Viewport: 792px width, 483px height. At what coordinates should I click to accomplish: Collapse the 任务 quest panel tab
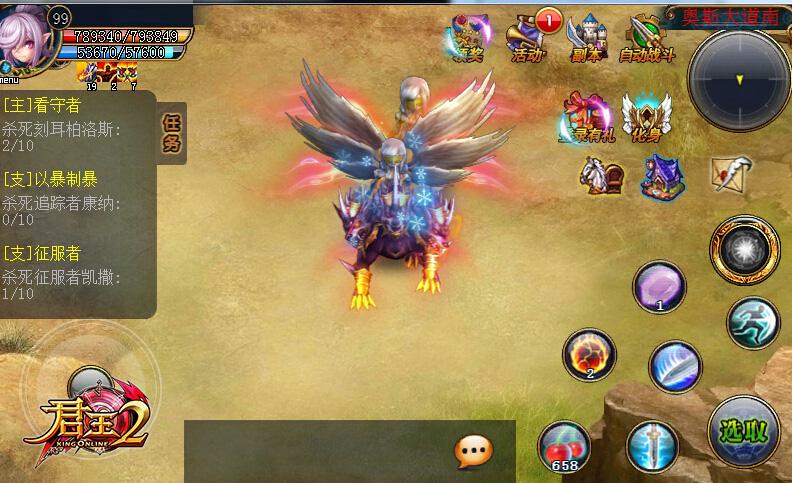(x=172, y=132)
